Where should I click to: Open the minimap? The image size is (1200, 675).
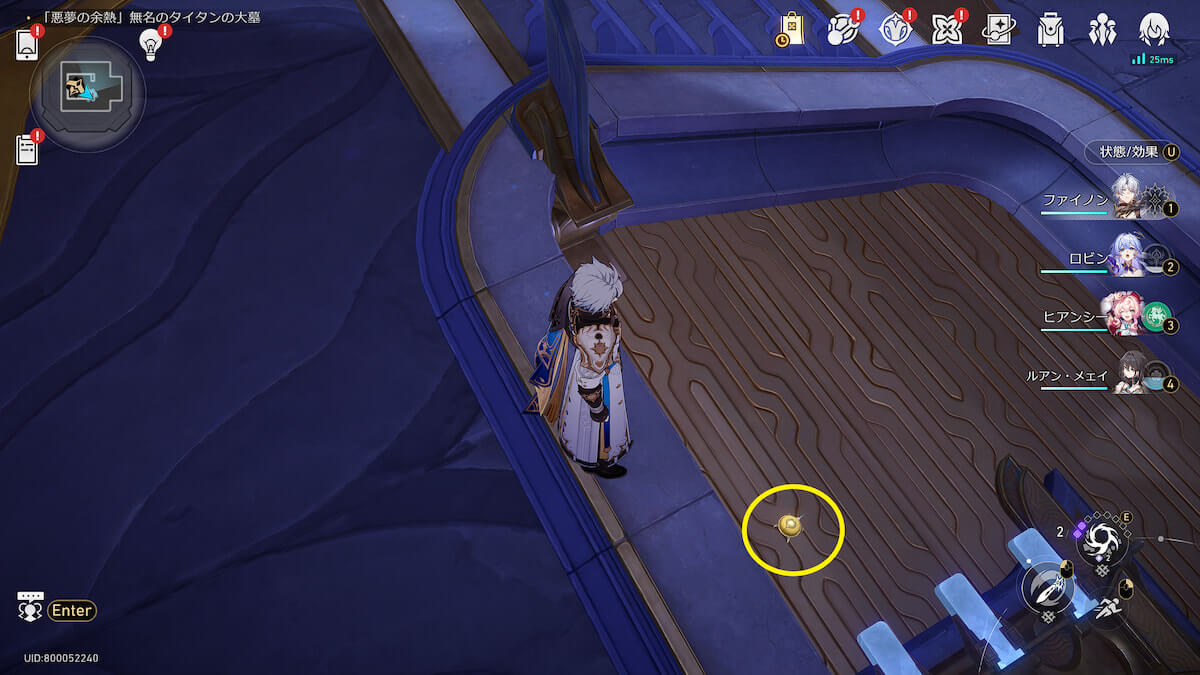[x=87, y=94]
